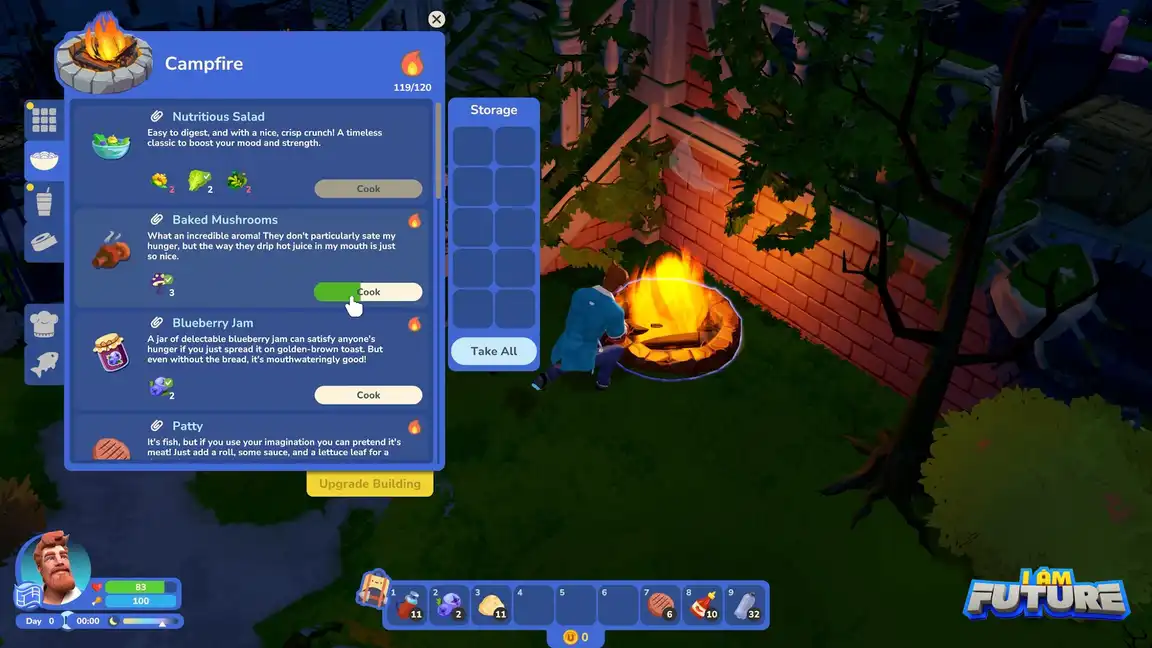
Task: Close the Campfire panel
Action: 436,19
